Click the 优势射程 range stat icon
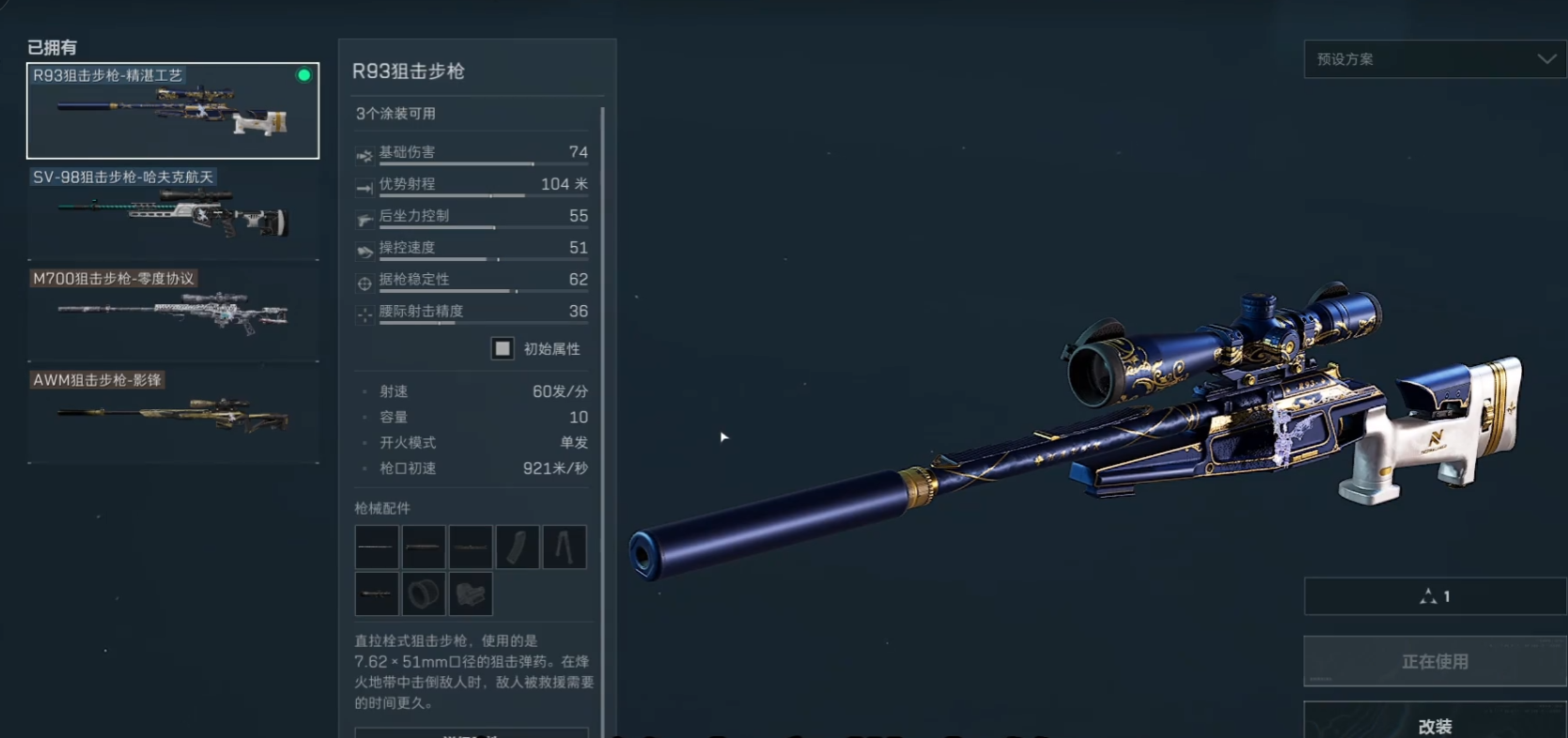 tap(365, 187)
